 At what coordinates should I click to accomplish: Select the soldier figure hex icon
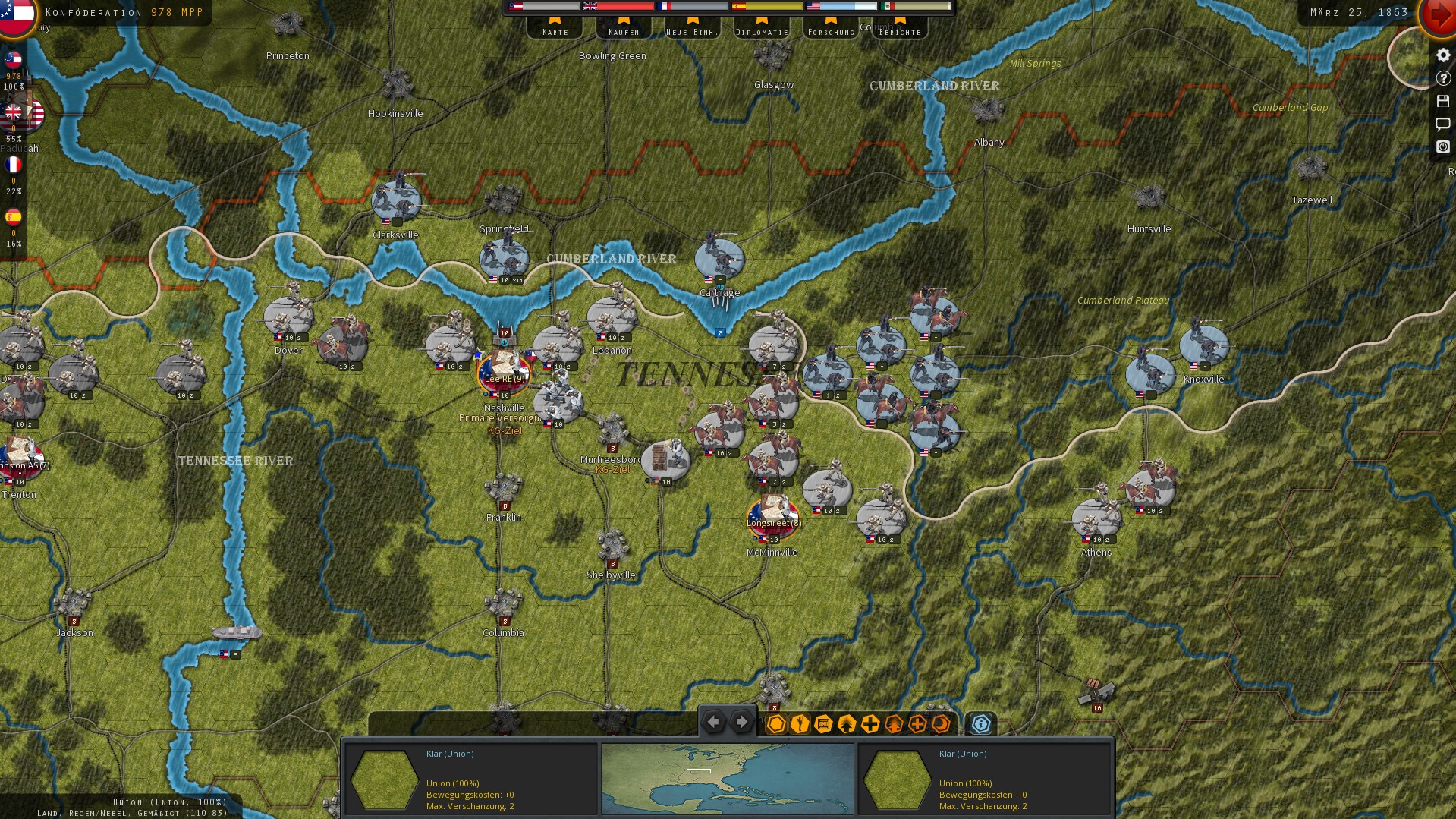click(798, 724)
